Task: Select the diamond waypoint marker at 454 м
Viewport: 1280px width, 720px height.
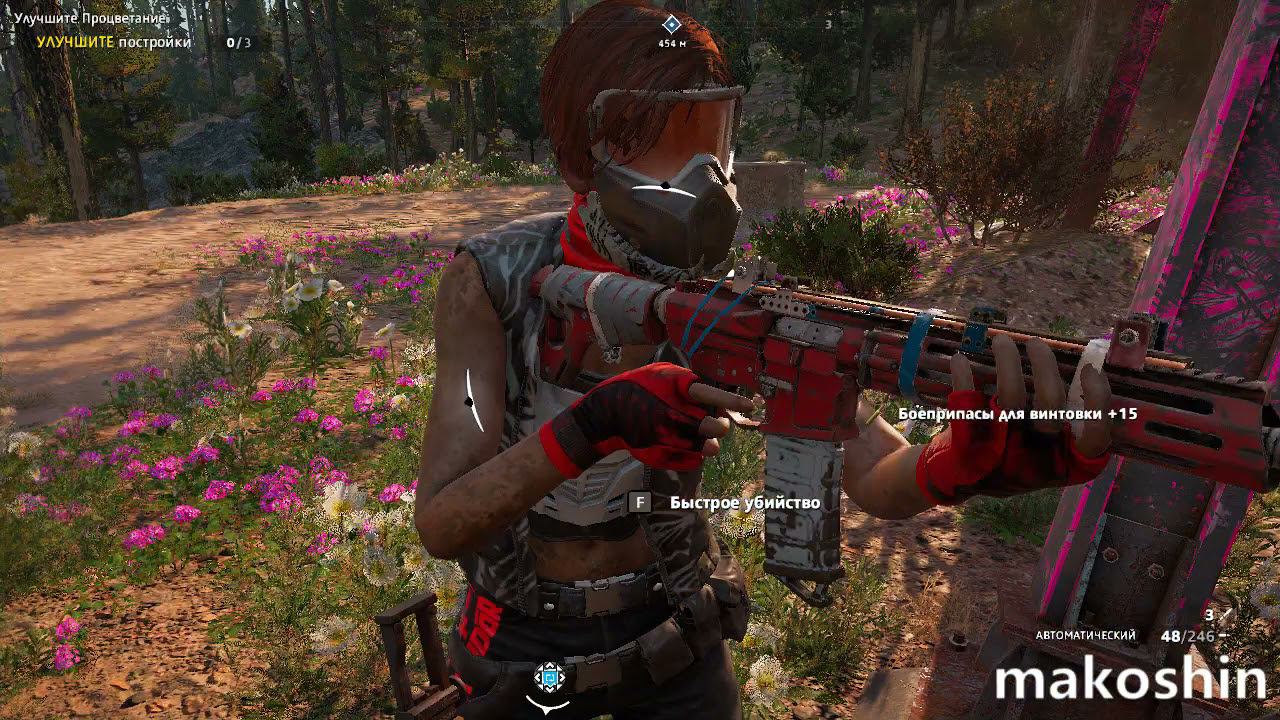Action: 672,24
